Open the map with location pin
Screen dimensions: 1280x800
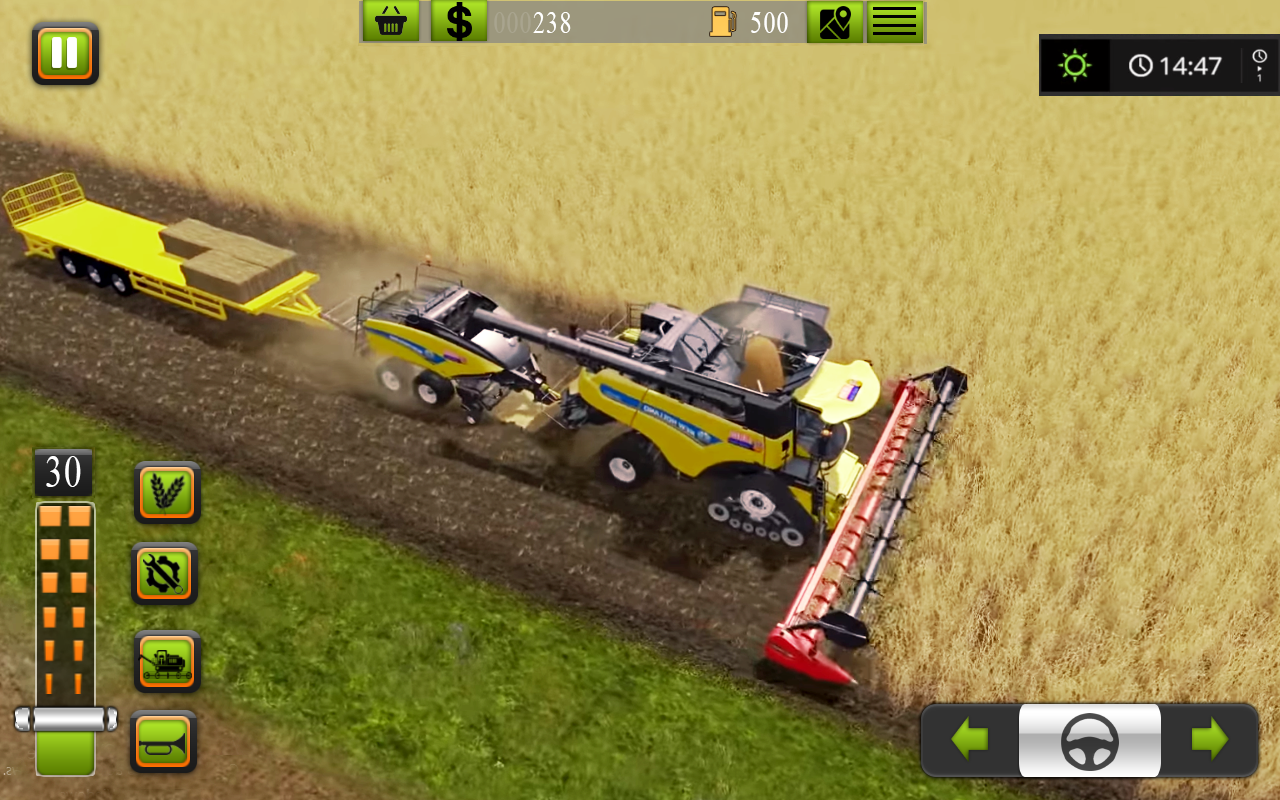tap(835, 21)
